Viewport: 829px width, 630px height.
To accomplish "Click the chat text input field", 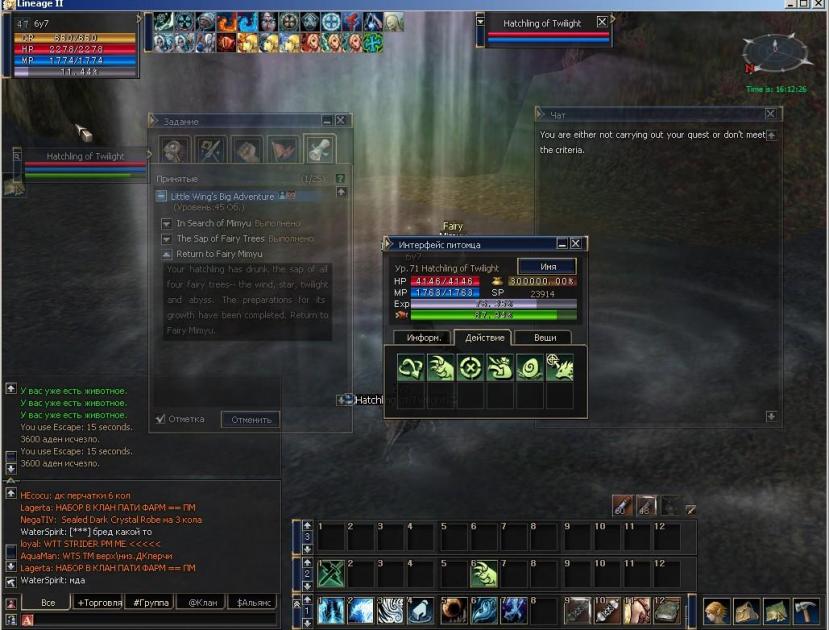I will click(x=150, y=620).
